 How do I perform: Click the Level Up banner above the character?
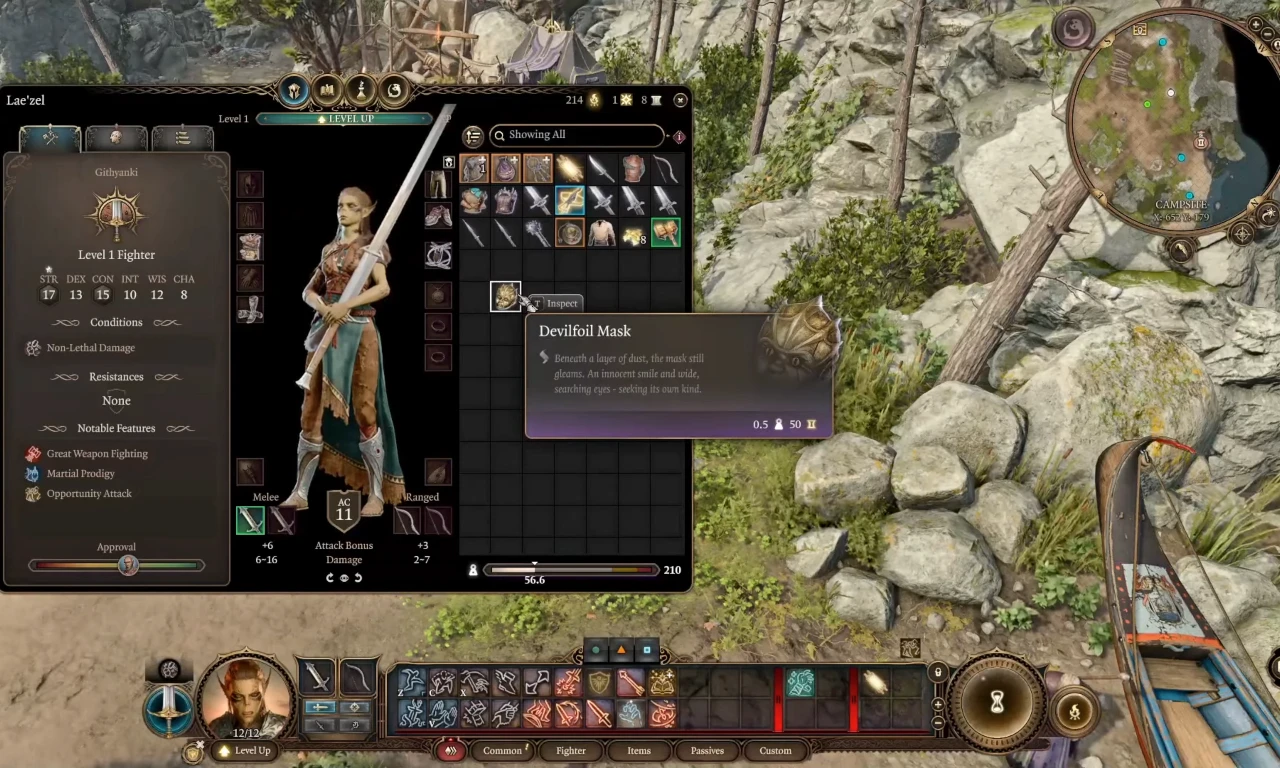(344, 119)
